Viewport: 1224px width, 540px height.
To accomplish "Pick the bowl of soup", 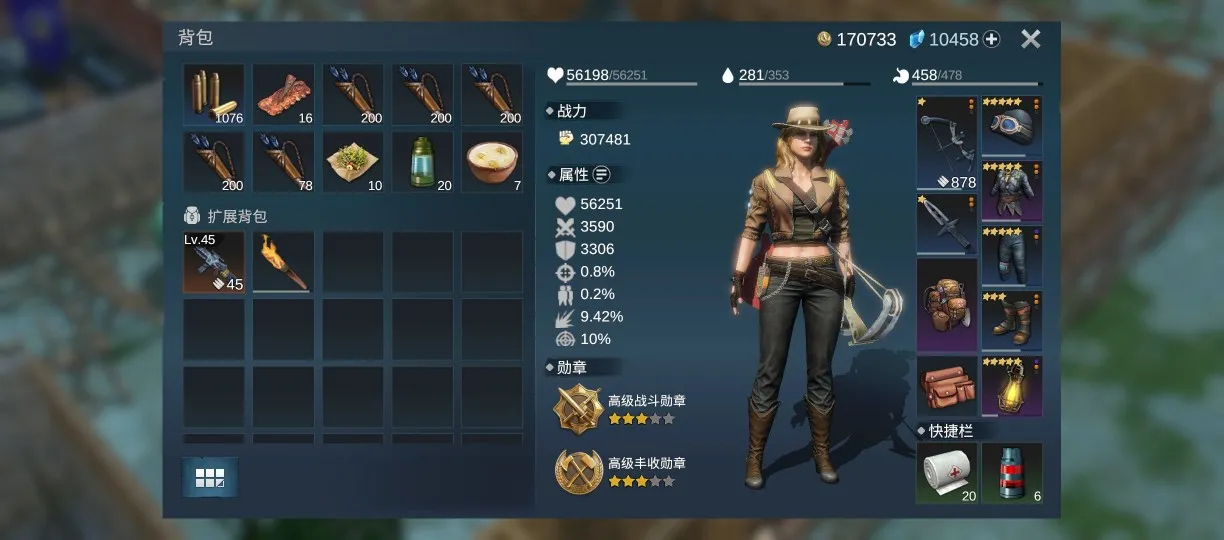I will click(x=492, y=162).
